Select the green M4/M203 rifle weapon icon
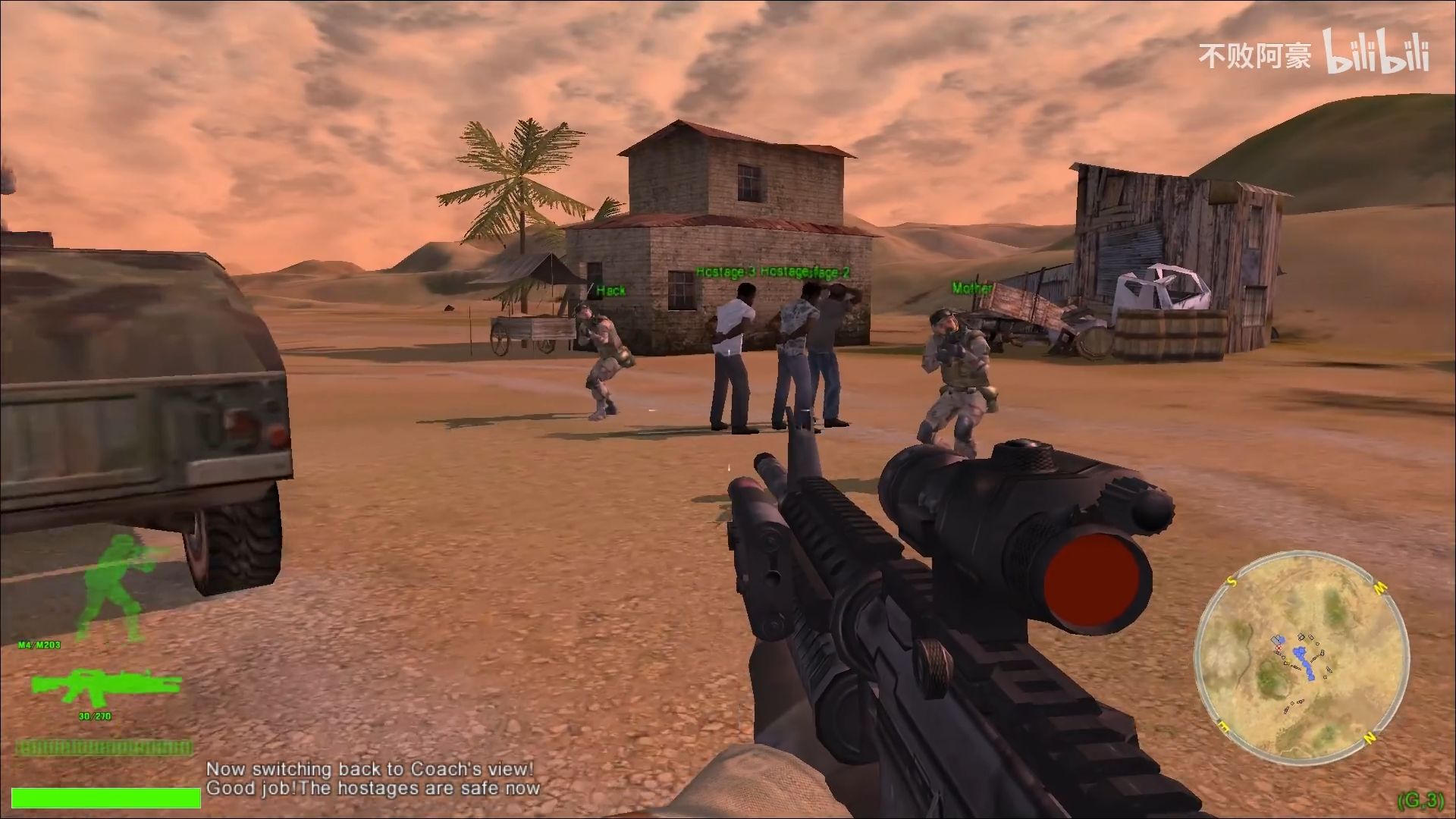 pyautogui.click(x=105, y=686)
